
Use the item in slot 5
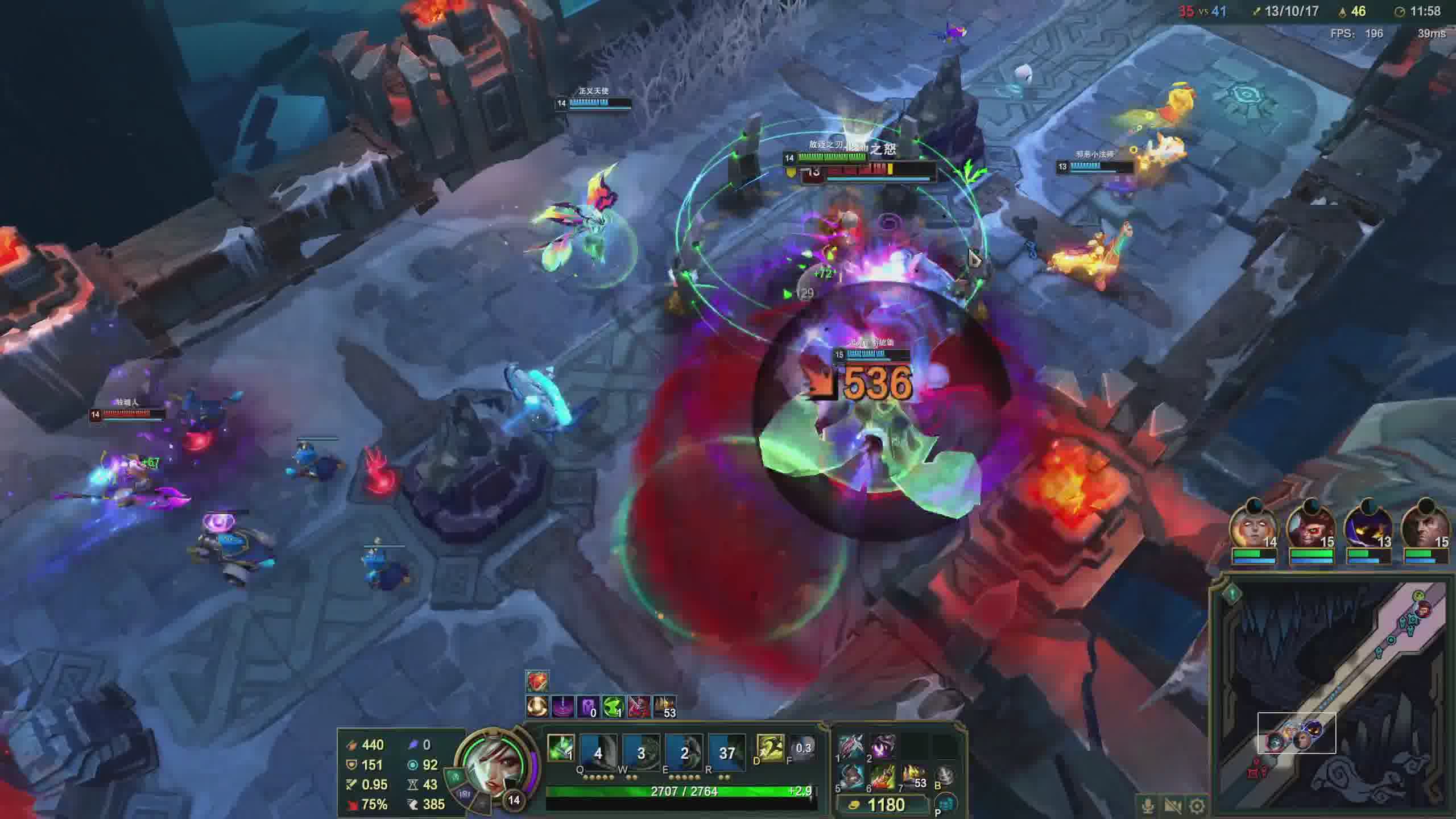851,777
